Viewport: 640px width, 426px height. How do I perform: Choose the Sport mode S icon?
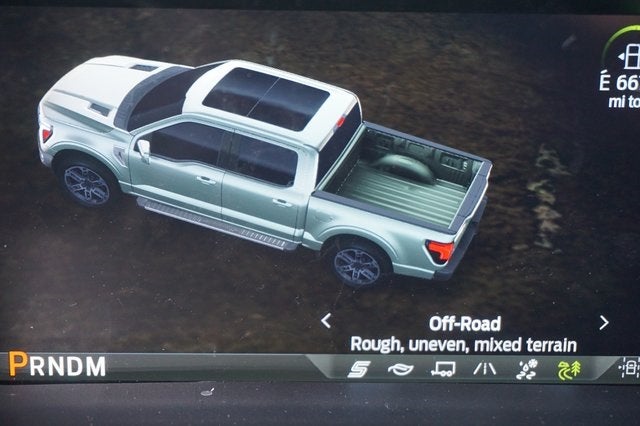(357, 369)
